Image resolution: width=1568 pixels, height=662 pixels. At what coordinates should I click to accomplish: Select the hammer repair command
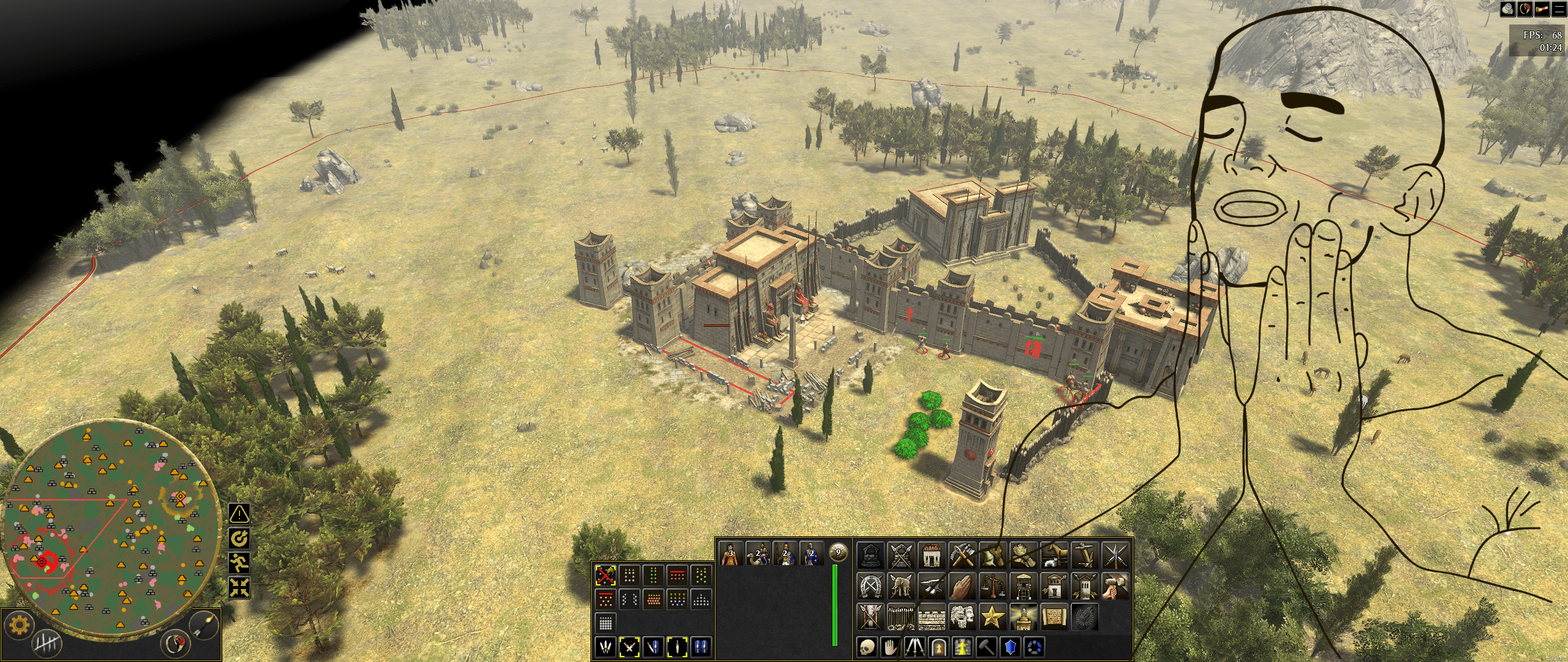986,646
